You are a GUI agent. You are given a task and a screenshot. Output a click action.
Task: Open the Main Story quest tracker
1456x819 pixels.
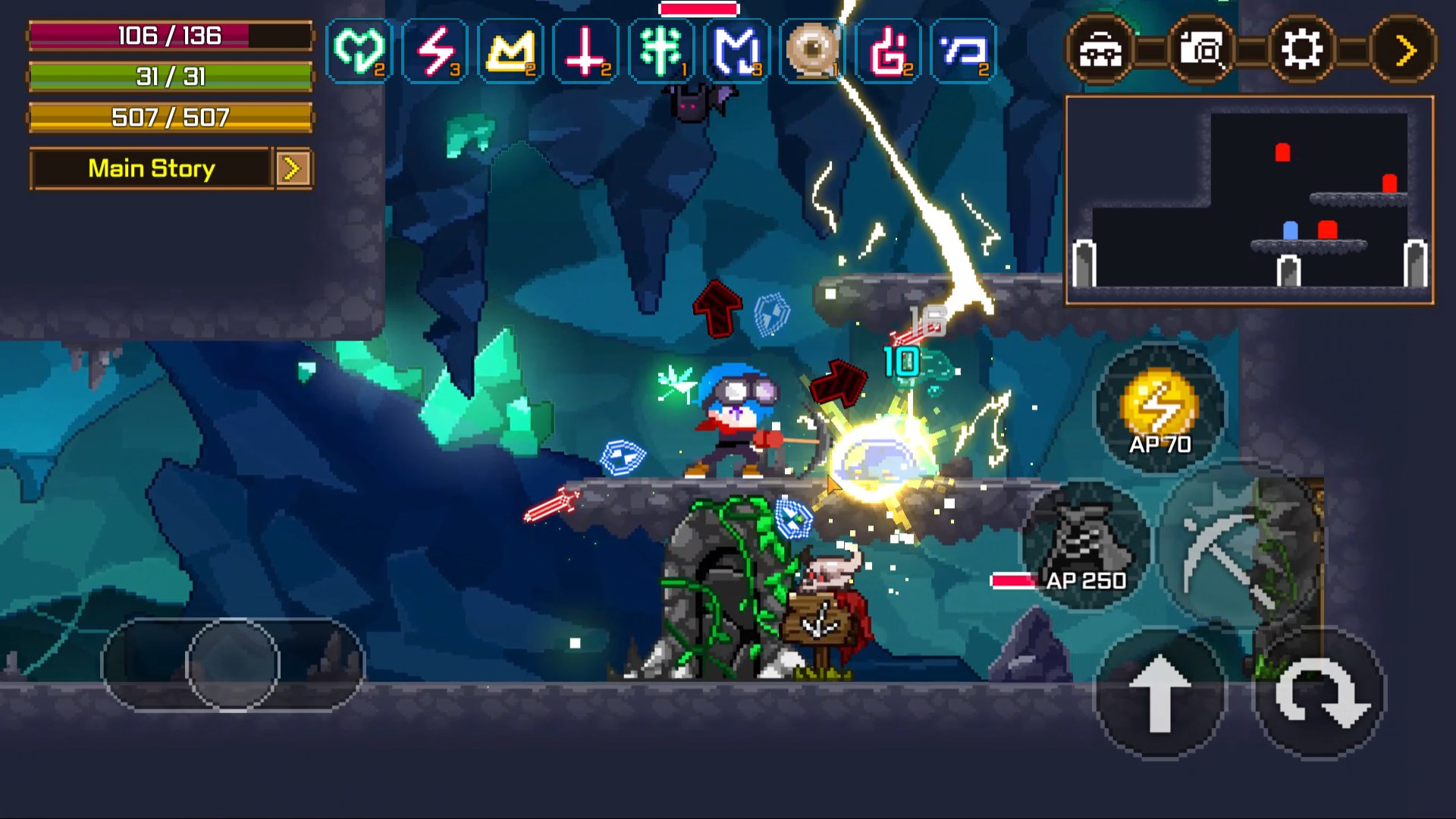click(151, 168)
